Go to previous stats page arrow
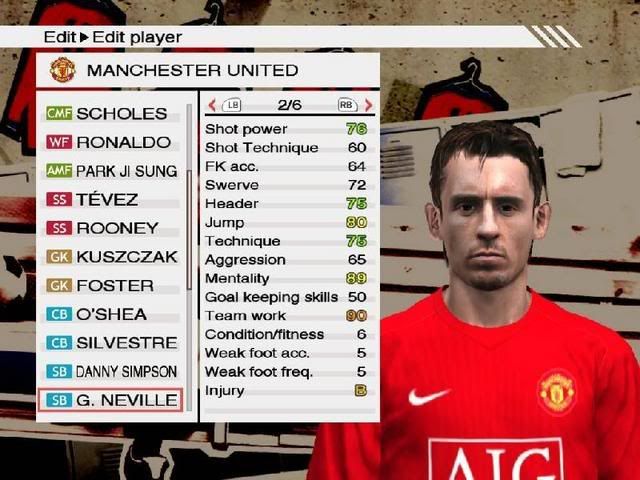Viewport: 640px width, 480px height. pyautogui.click(x=212, y=104)
